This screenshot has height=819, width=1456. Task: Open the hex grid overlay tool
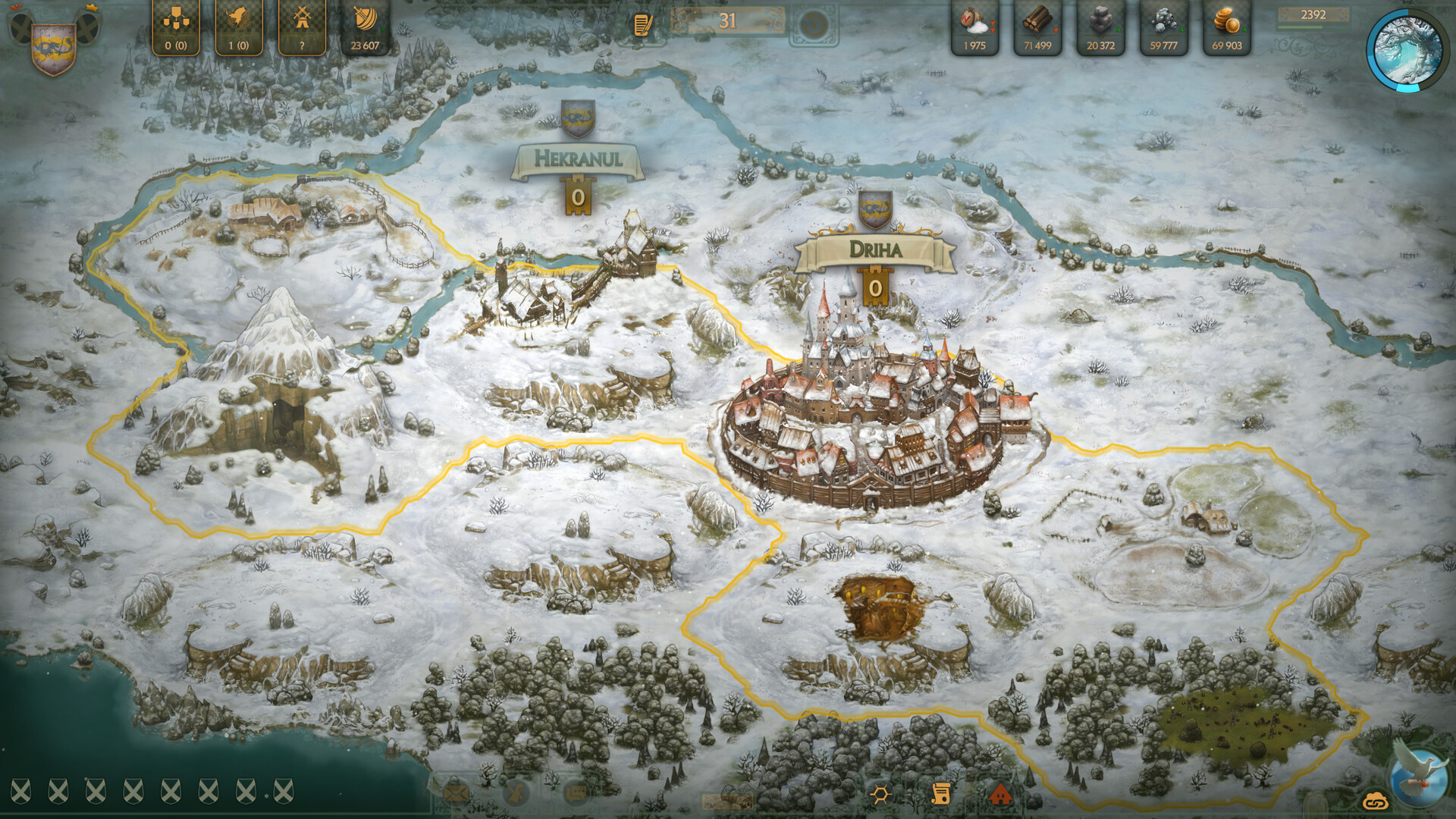pos(880,794)
